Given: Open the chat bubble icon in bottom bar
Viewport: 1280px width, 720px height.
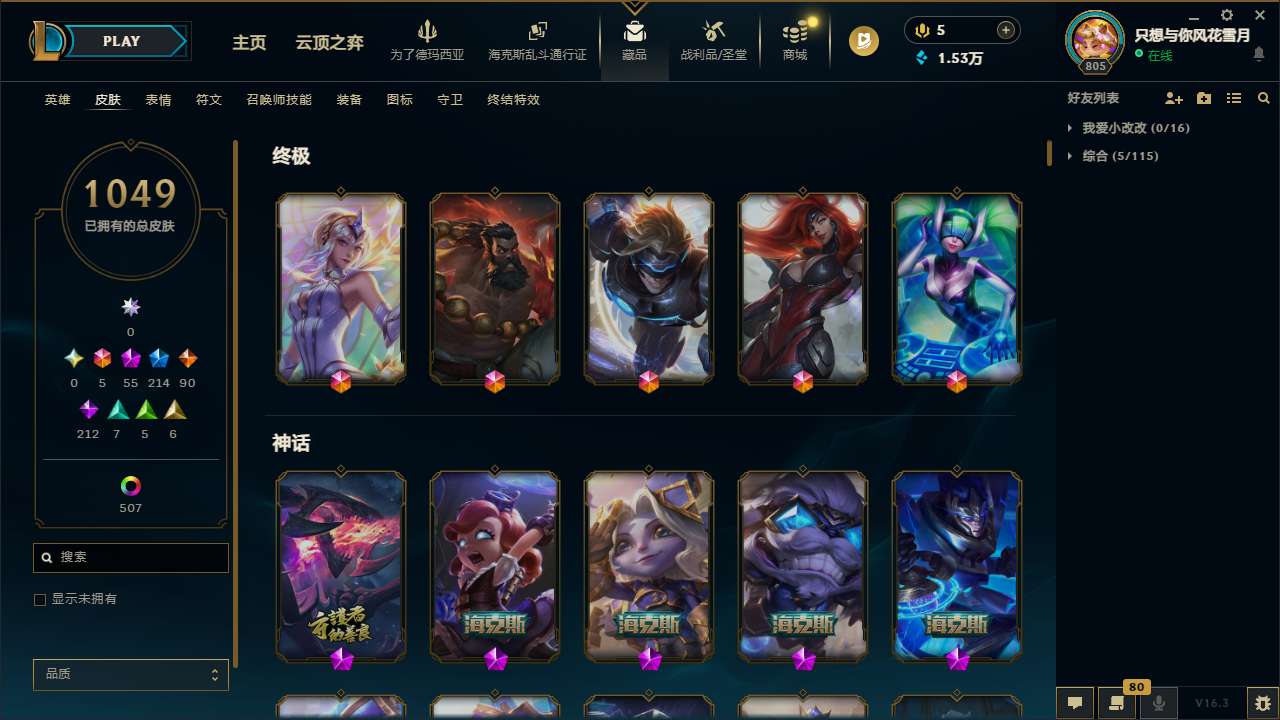Looking at the screenshot, I should 1074,703.
